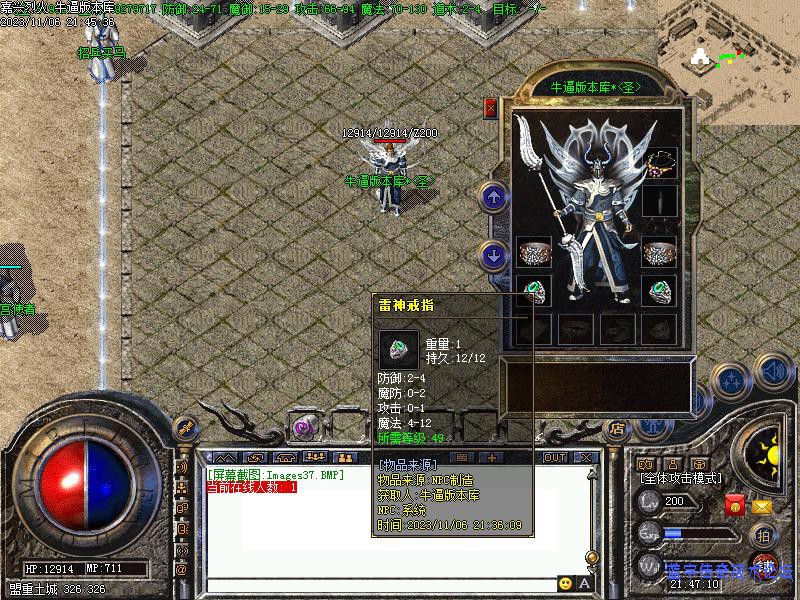
Task: Open the emoji smiley picker
Action: point(566,584)
